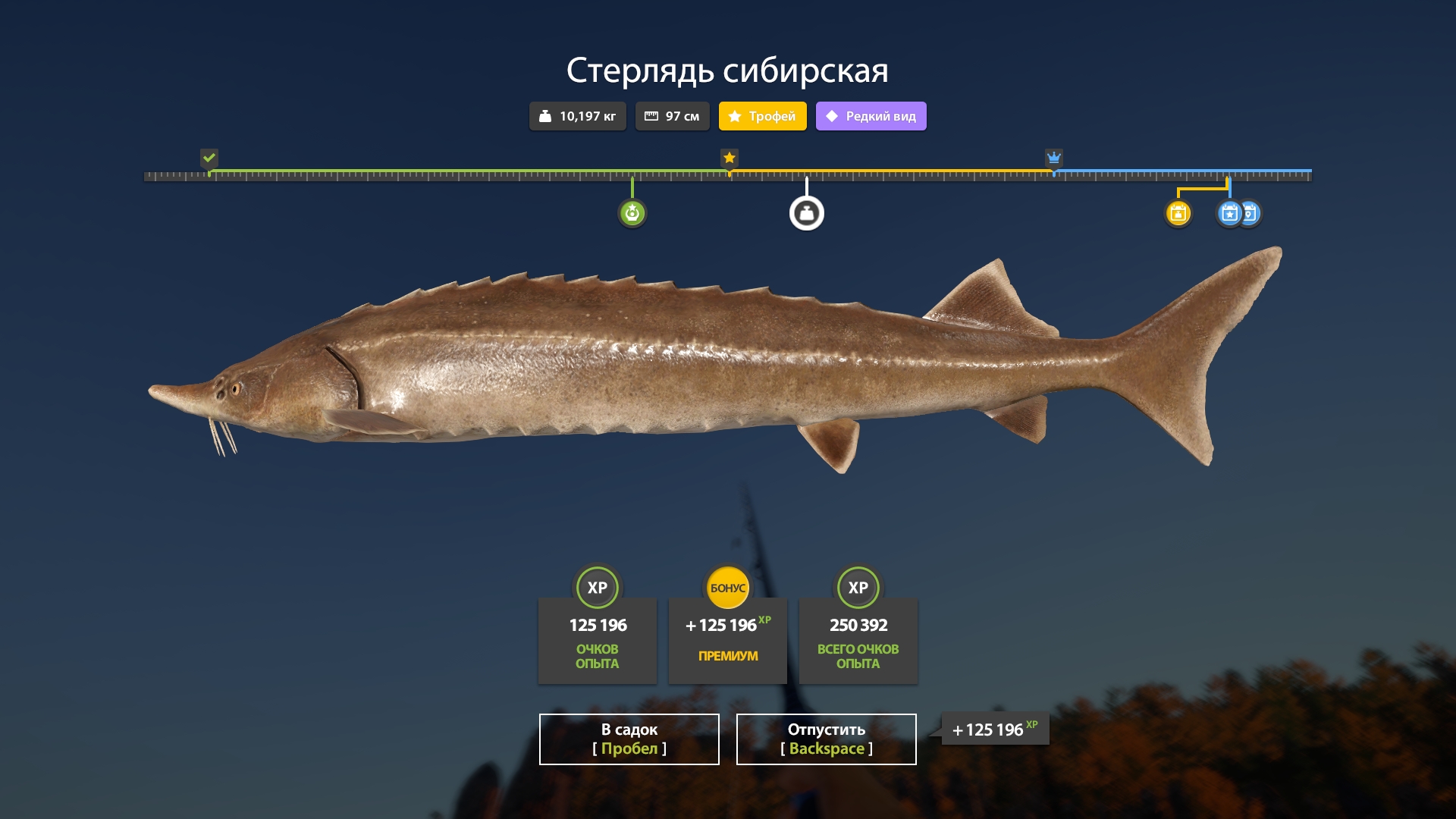This screenshot has height=819, width=1456.
Task: Click the green circle bonus marker below the ruler
Action: [632, 213]
